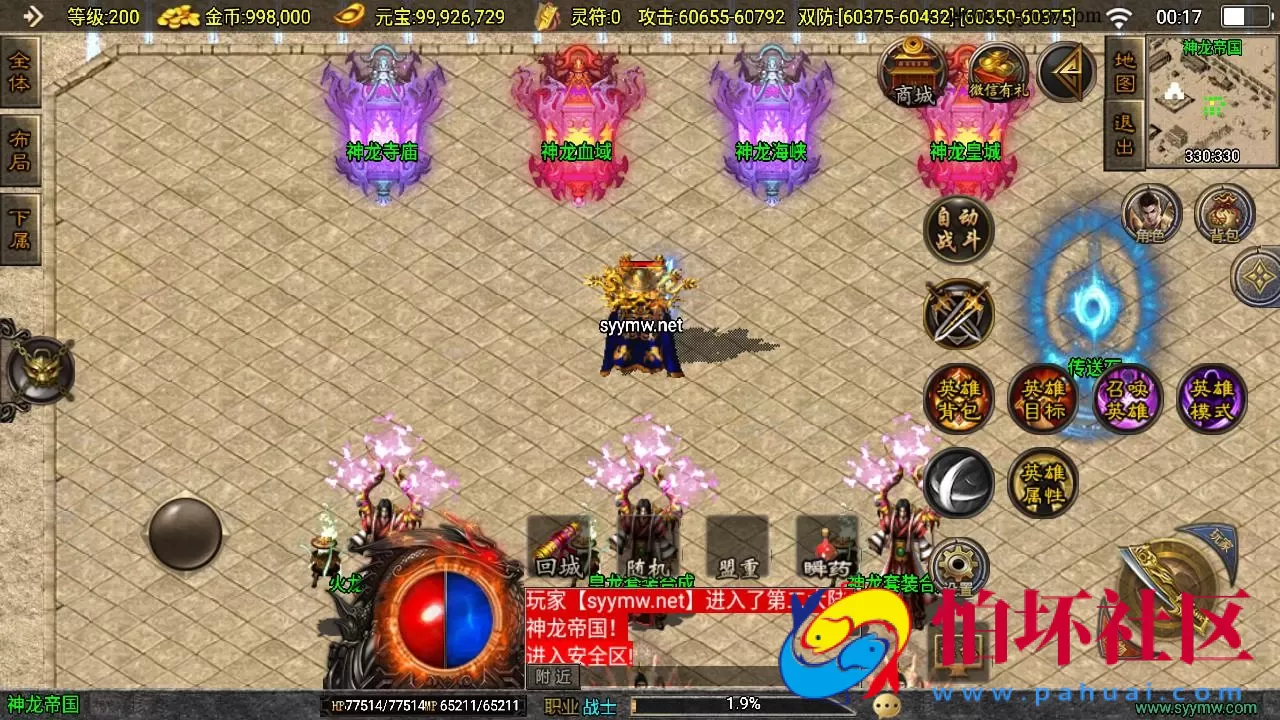Image resolution: width=1280 pixels, height=720 pixels.
Task: Toggle the 英雄模式 hero mode setting
Action: click(x=1211, y=398)
